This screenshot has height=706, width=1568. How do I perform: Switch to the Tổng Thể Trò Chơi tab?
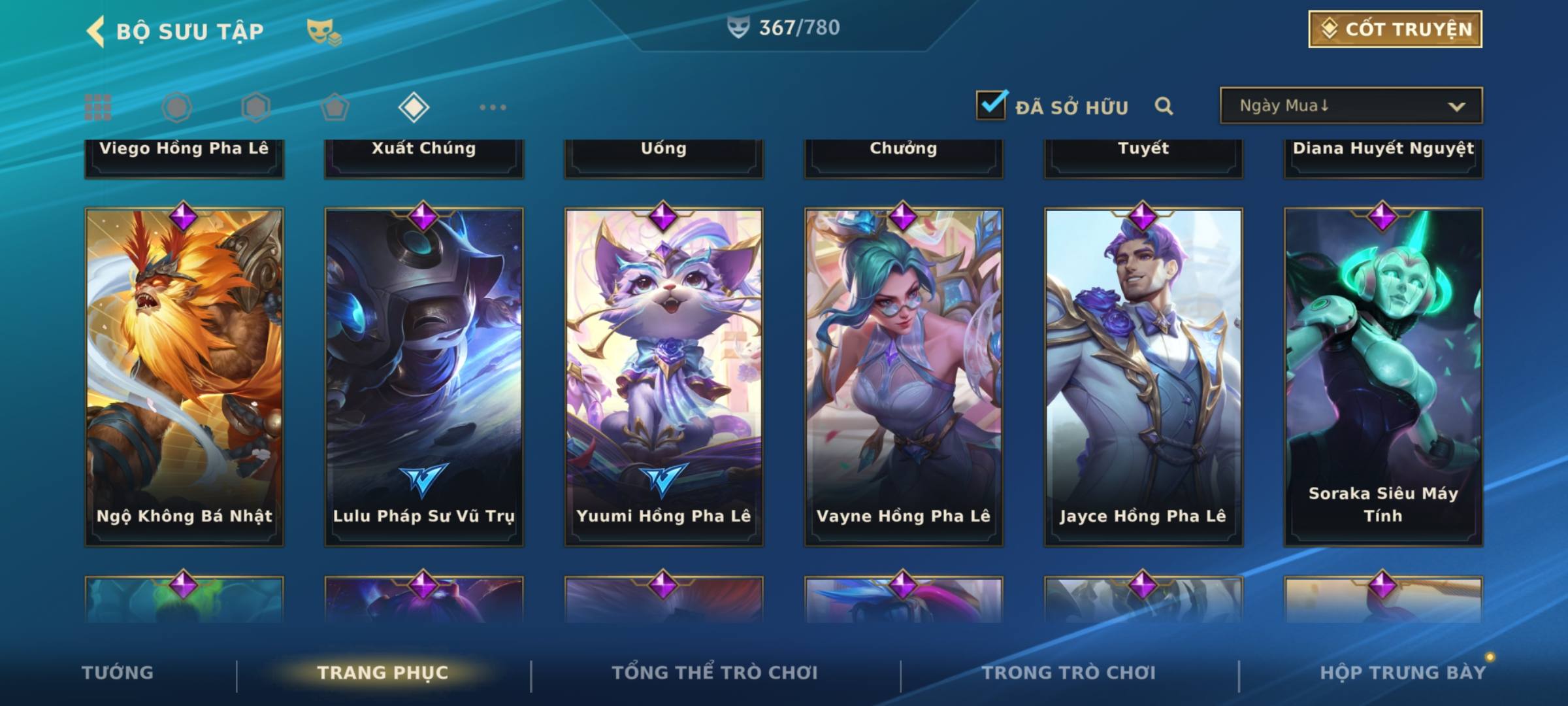click(x=714, y=673)
